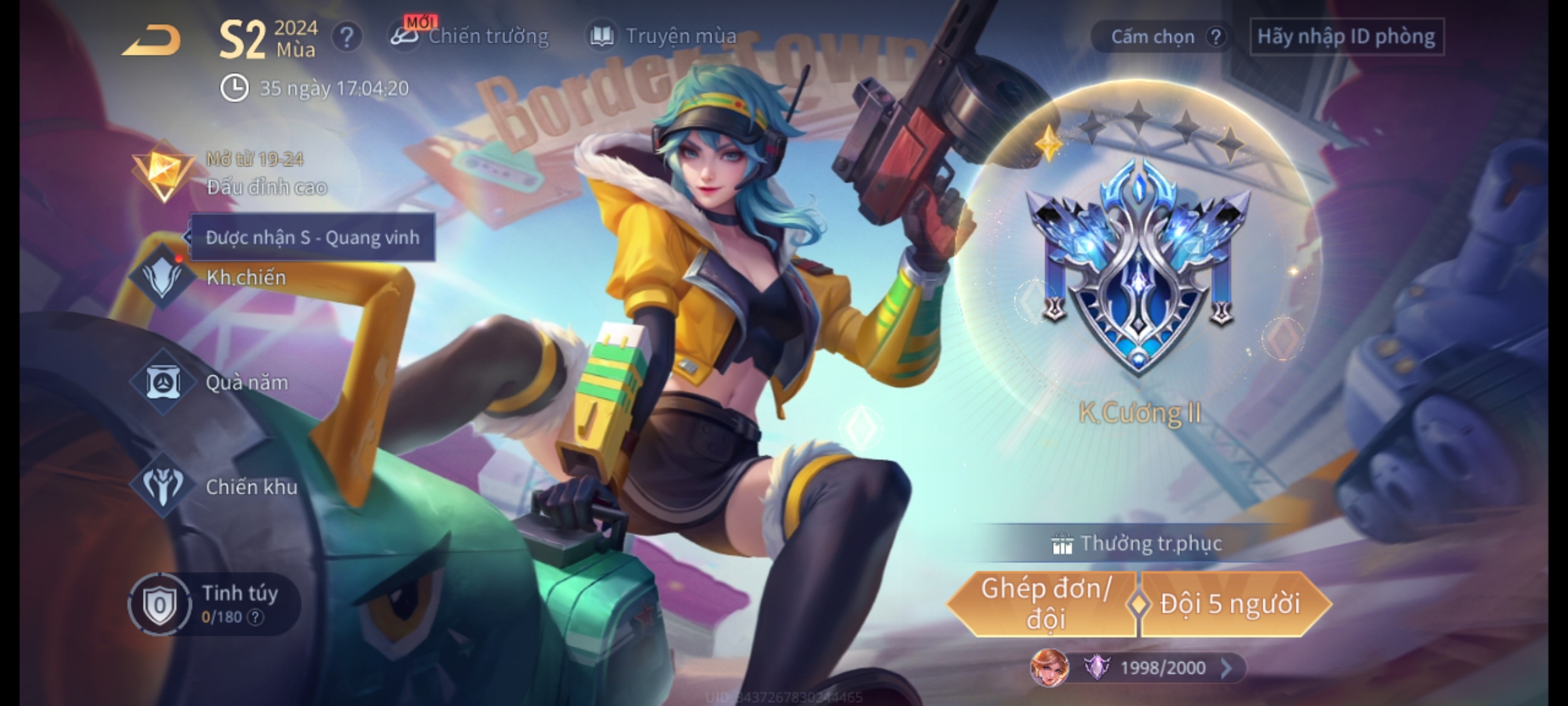
Task: Open Thưởng tr.phục outfit rewards
Action: click(1138, 544)
